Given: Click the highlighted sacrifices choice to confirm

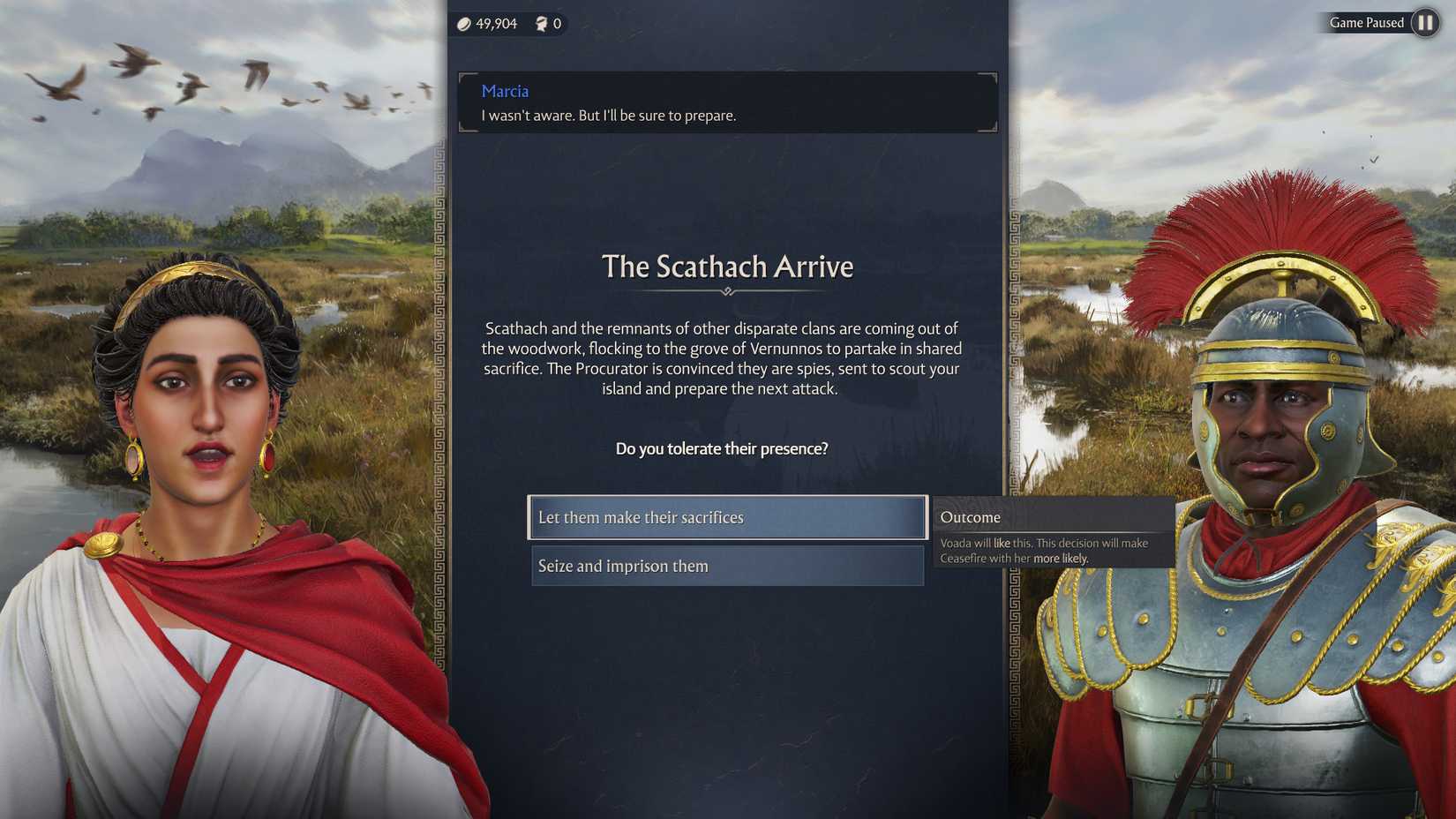Looking at the screenshot, I should click(726, 517).
